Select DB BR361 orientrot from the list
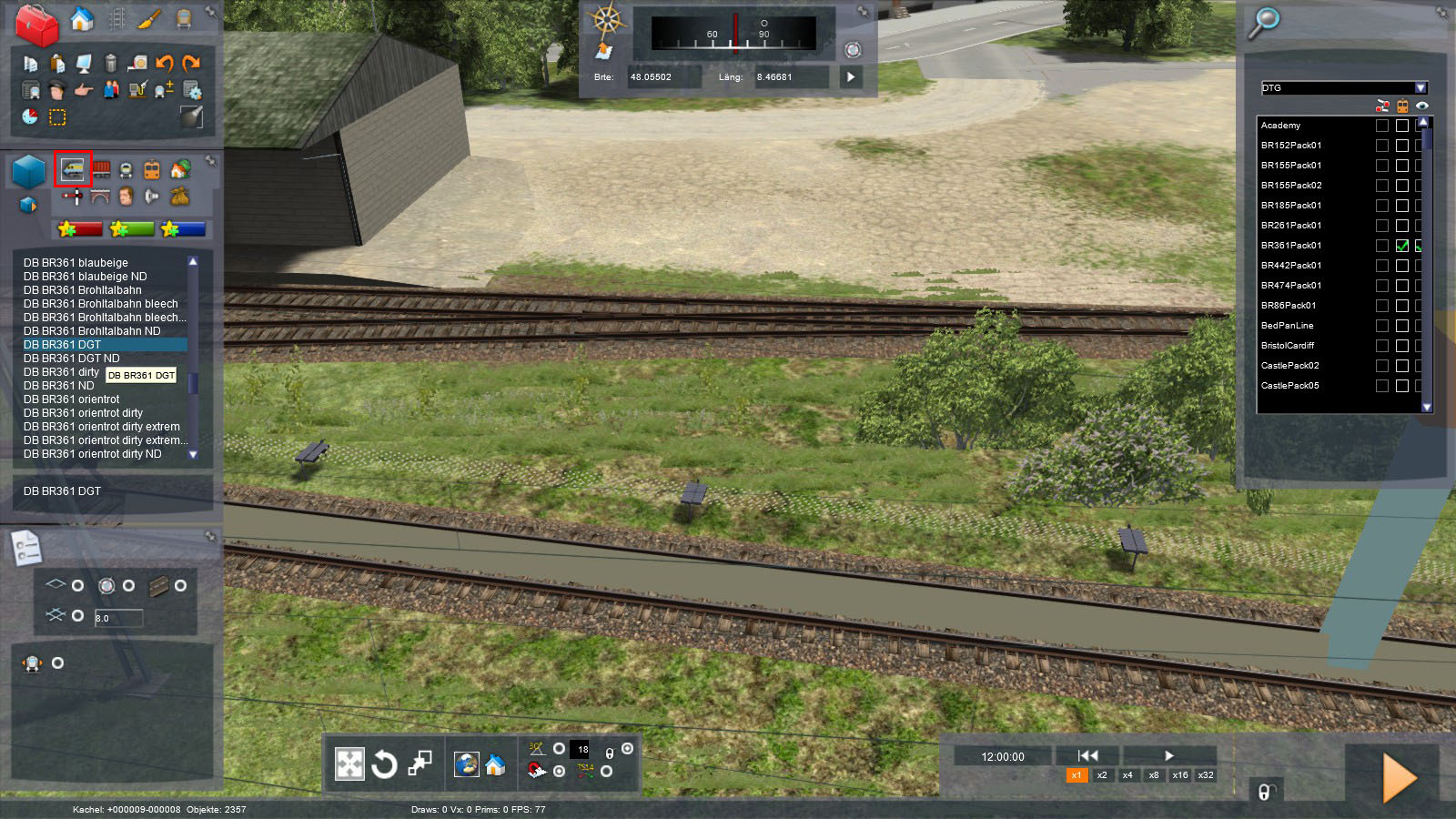 click(x=71, y=399)
